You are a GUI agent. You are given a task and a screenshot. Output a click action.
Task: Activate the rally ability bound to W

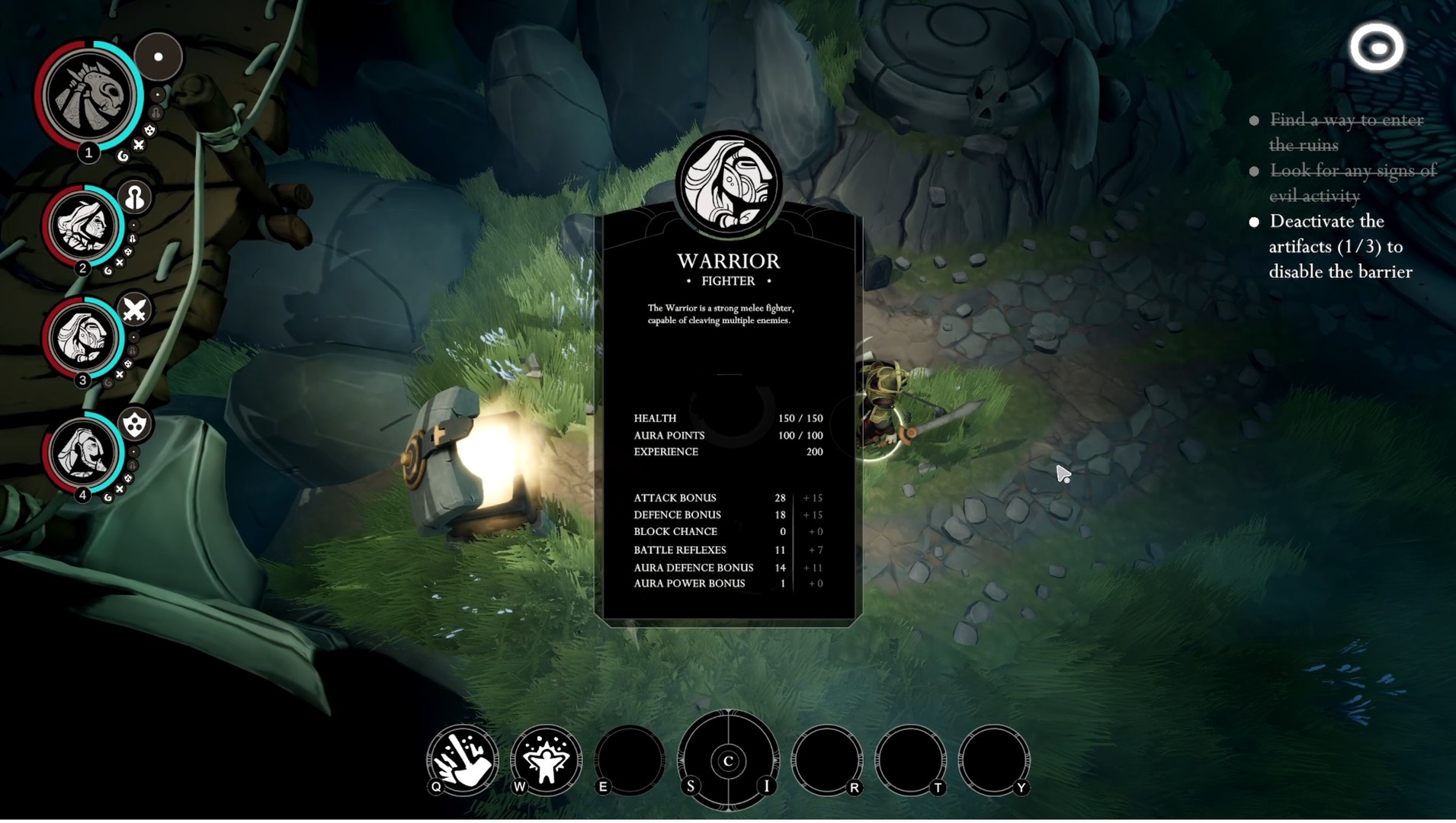click(x=546, y=761)
